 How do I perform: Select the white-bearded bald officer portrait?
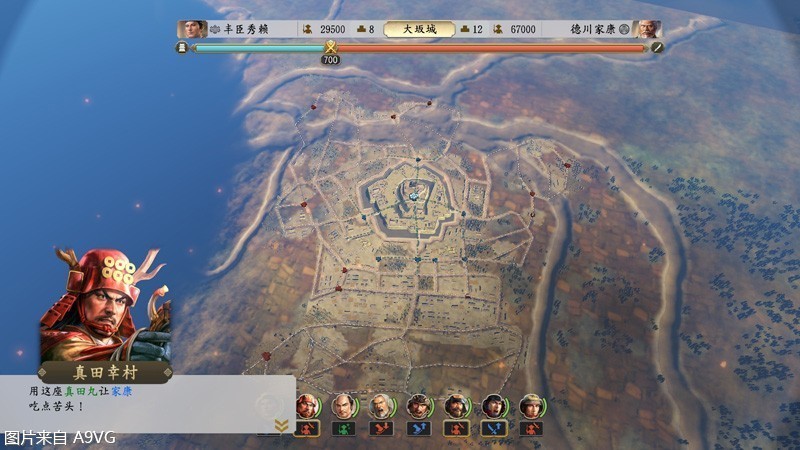click(x=380, y=406)
